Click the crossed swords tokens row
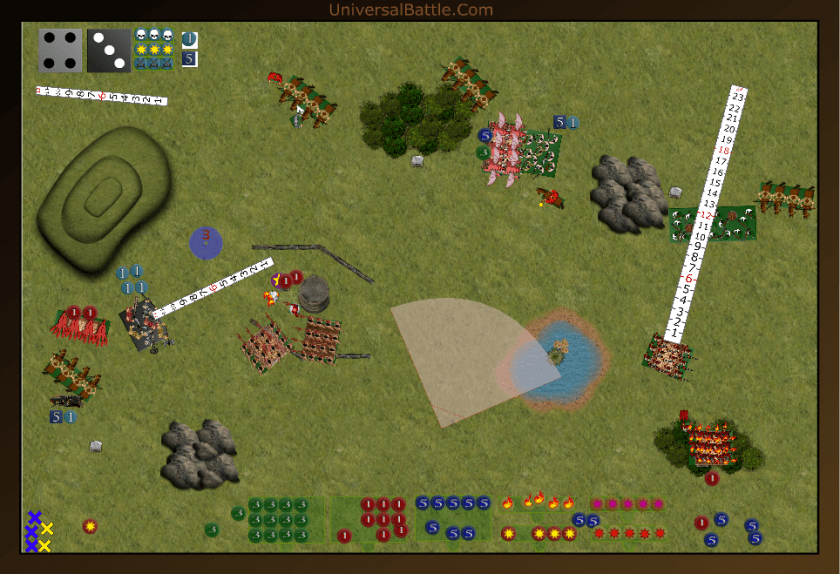Image resolution: width=840 pixels, height=574 pixels. (x=154, y=63)
